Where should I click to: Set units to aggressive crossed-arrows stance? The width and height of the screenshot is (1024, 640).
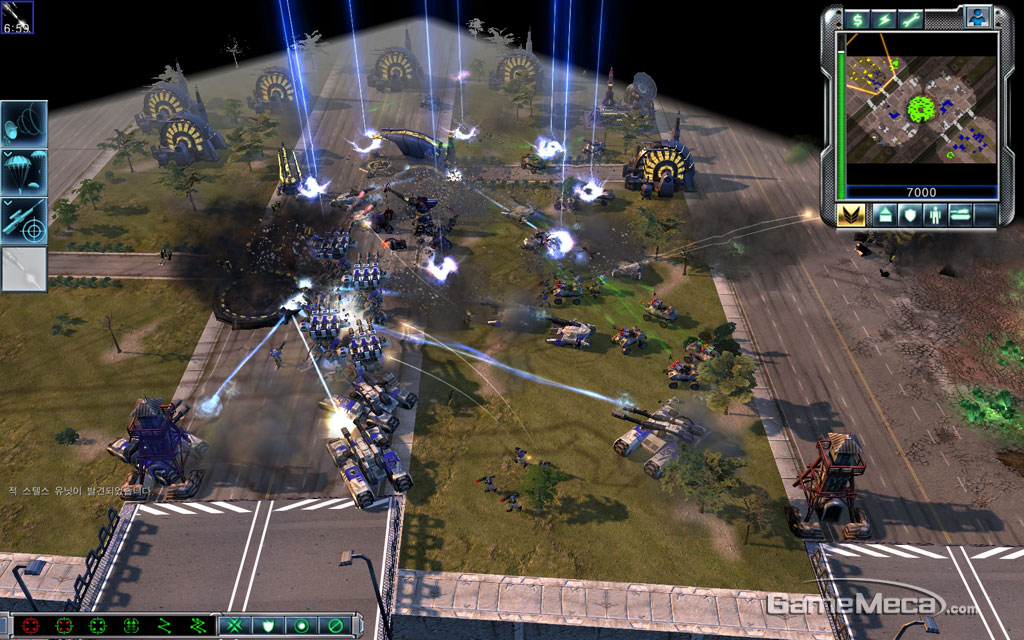[236, 626]
